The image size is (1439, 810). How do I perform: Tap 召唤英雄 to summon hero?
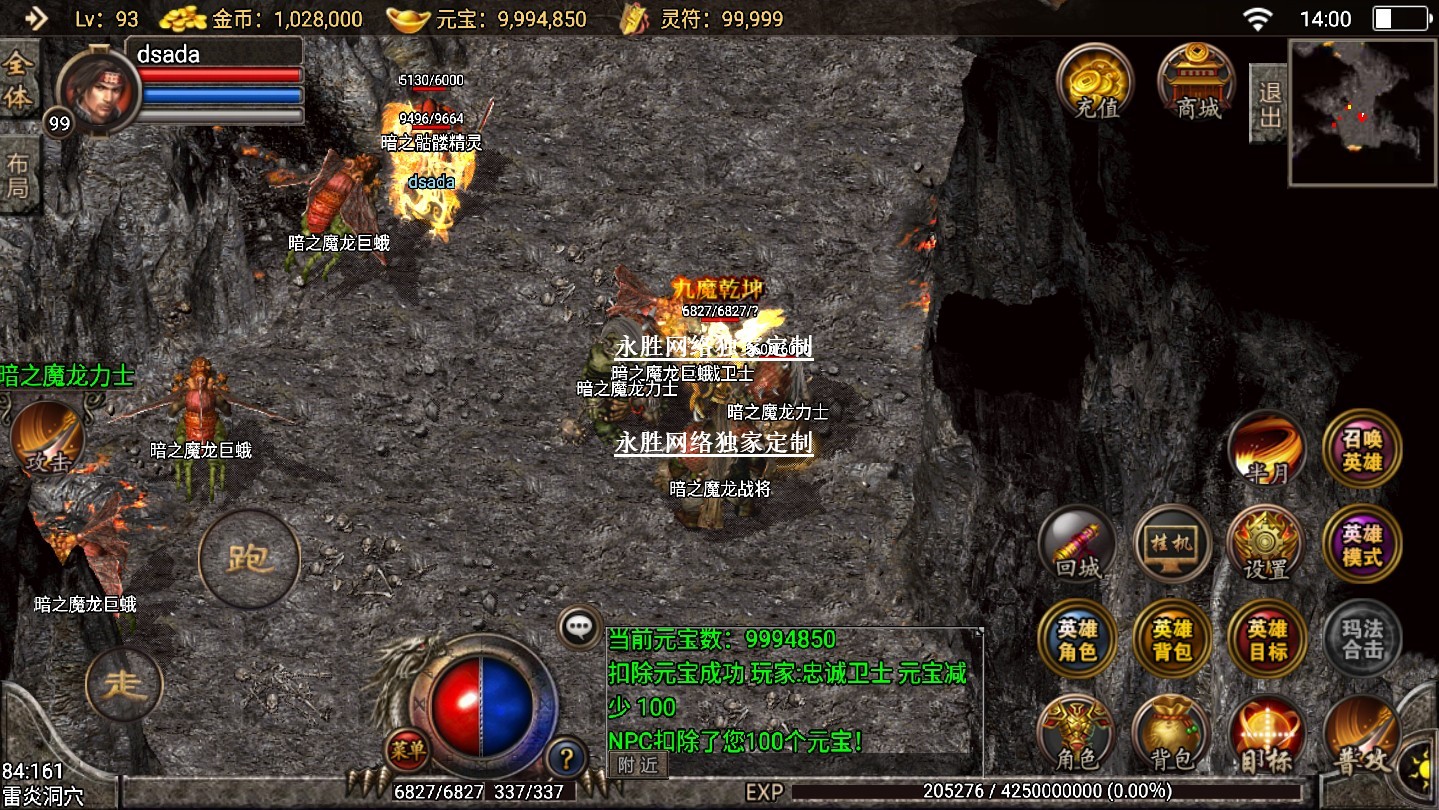(x=1362, y=449)
